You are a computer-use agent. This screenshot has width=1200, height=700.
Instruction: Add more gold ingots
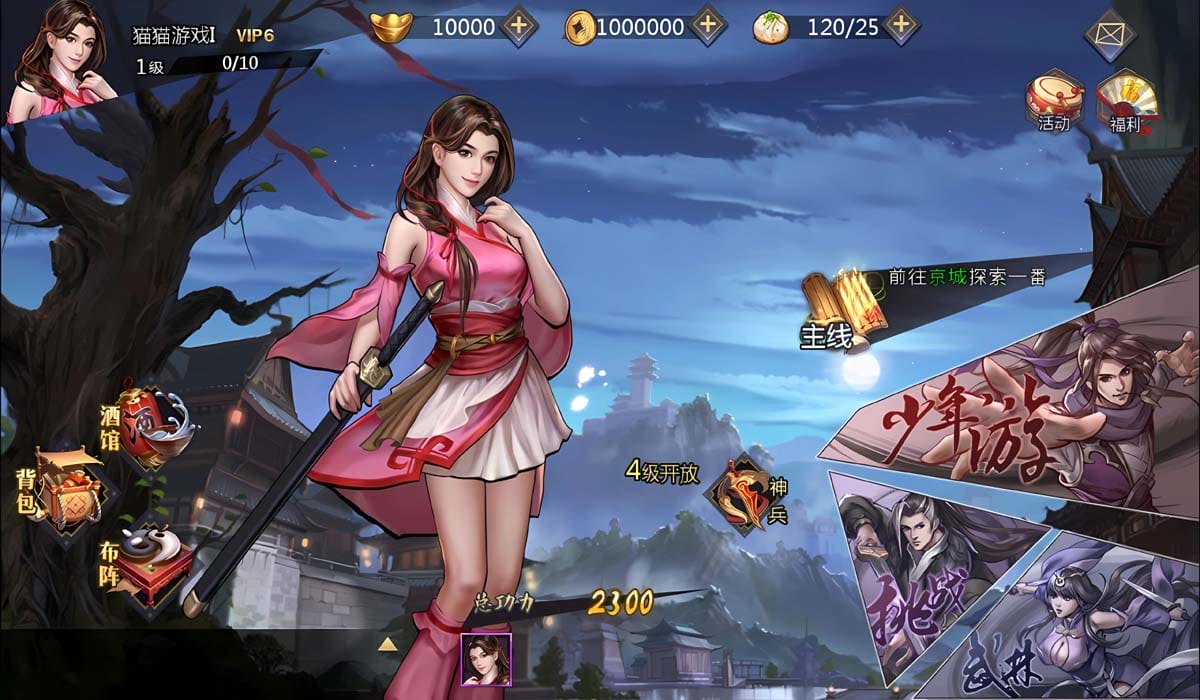pos(519,26)
